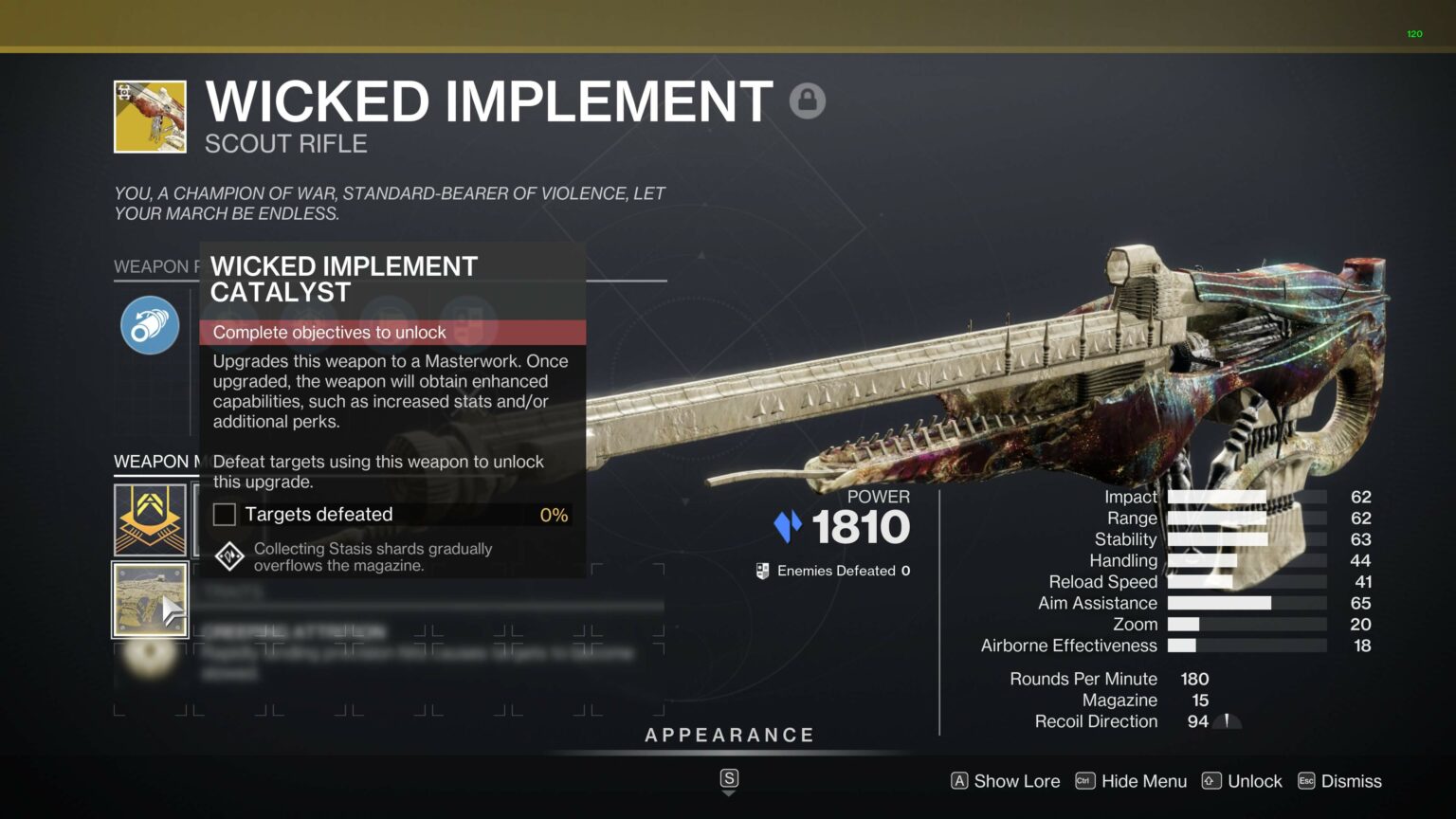The width and height of the screenshot is (1456, 819).
Task: Select the equipped ornament thumbnail
Action: coord(149,599)
